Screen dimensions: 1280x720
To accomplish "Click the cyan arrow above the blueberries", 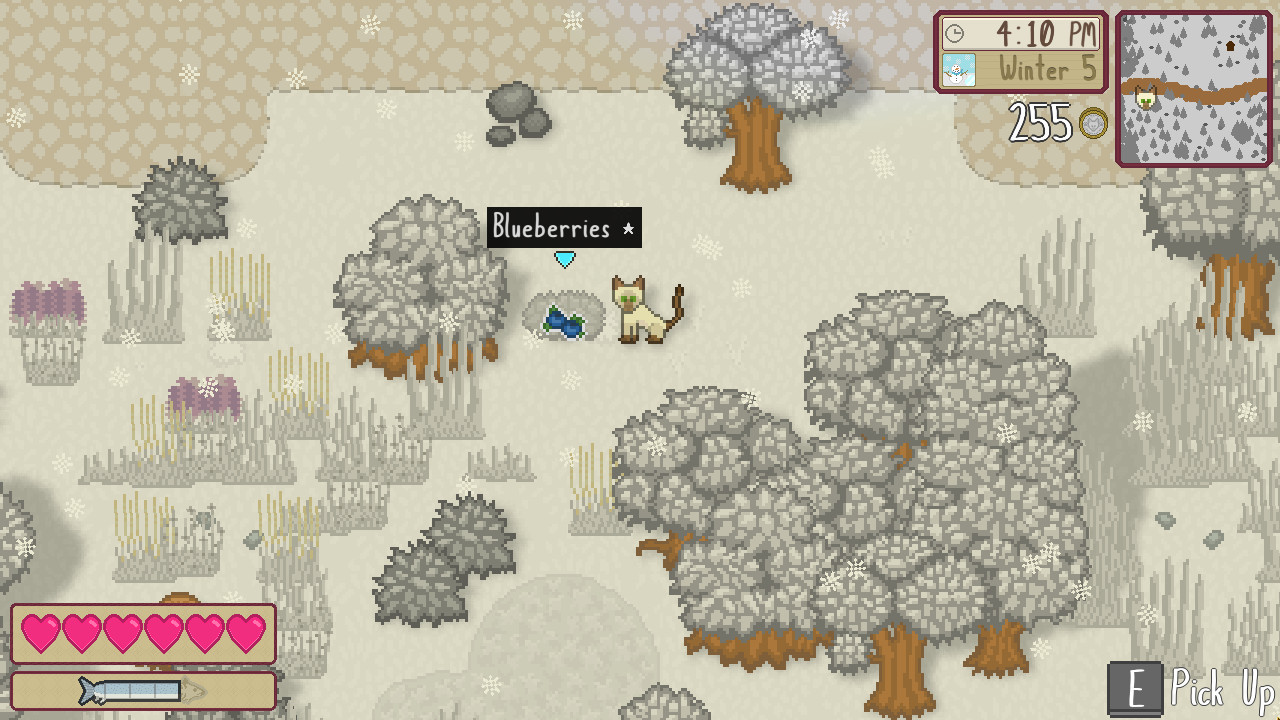I will tap(565, 258).
